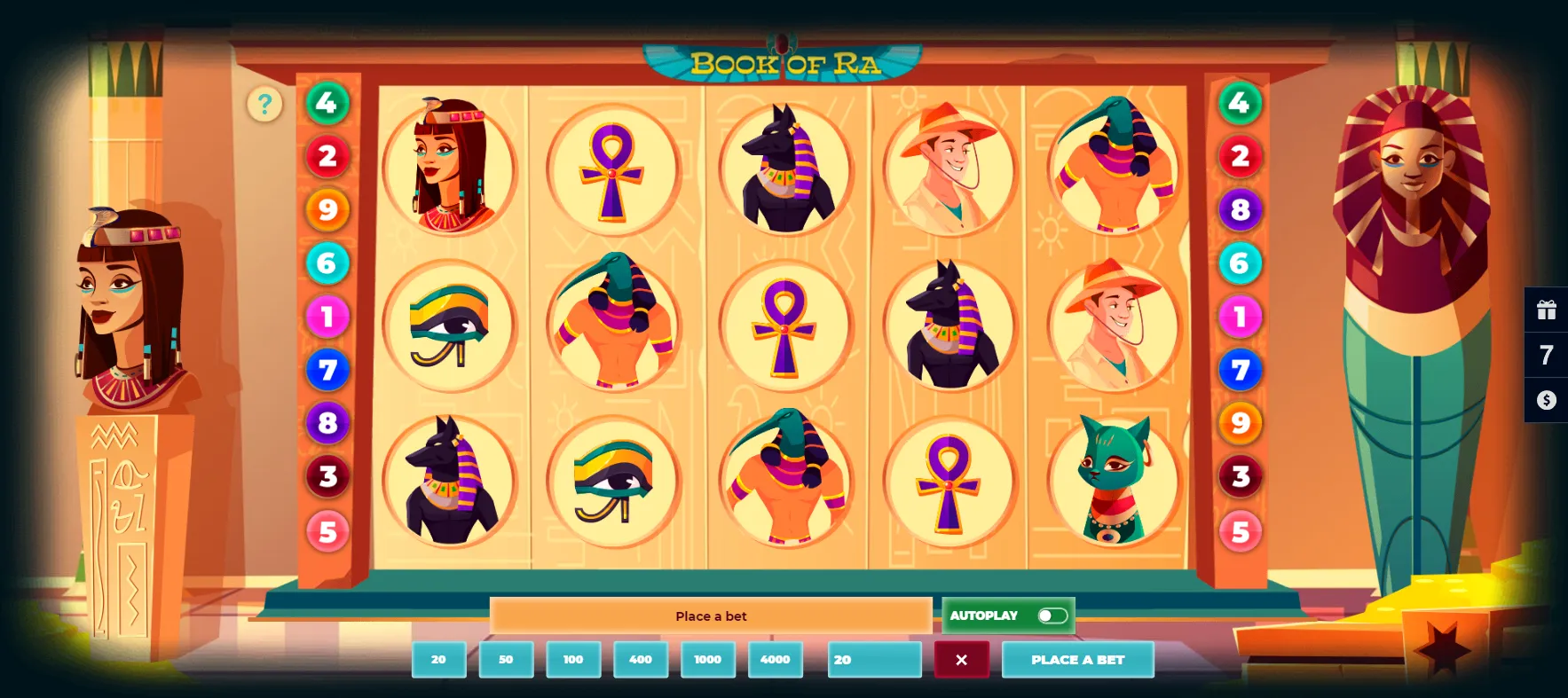Select the 20 bet chip
Viewport: 1568px width, 698px height.
tap(438, 659)
